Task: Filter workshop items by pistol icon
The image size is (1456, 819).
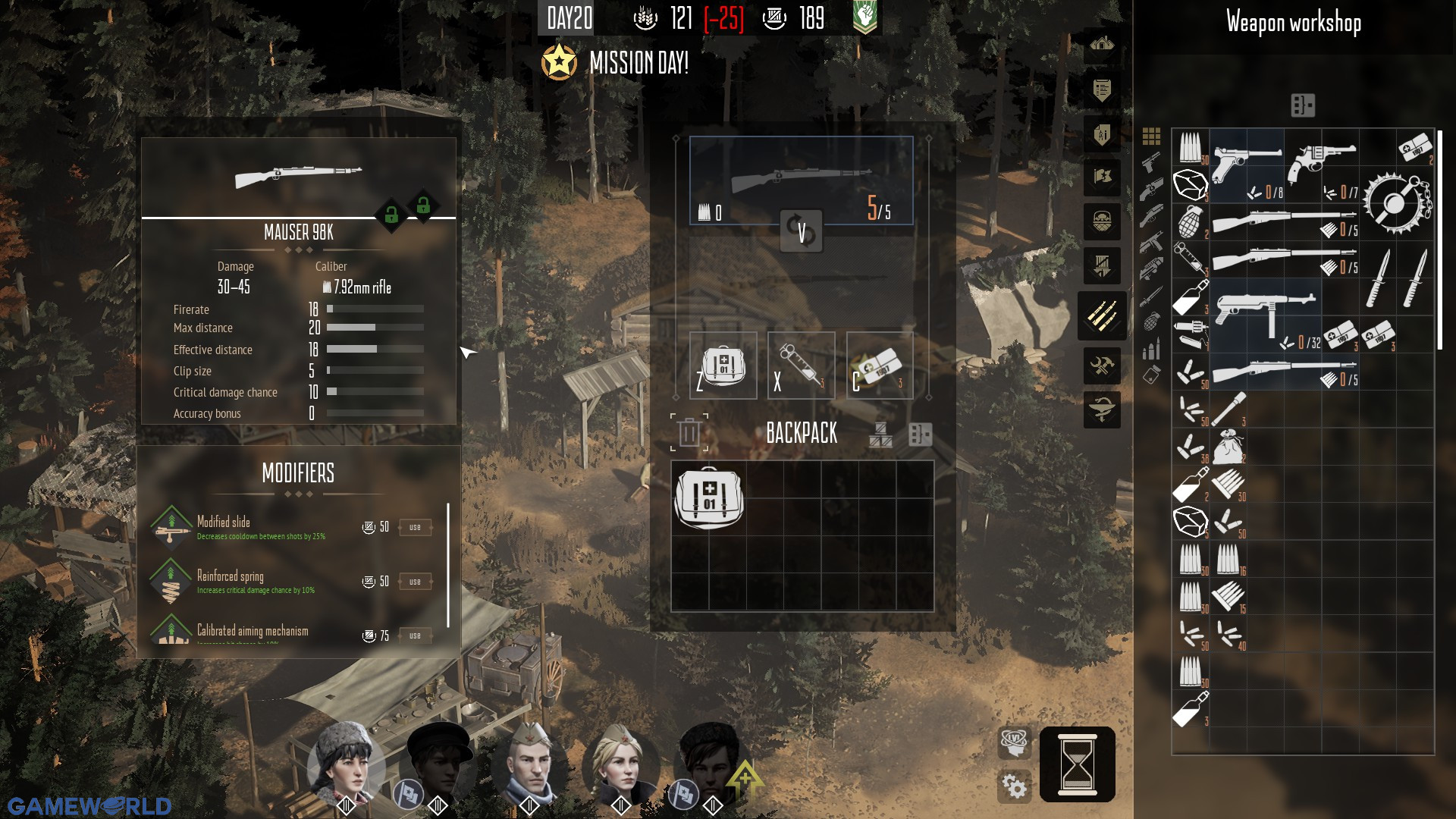Action: click(x=1151, y=163)
